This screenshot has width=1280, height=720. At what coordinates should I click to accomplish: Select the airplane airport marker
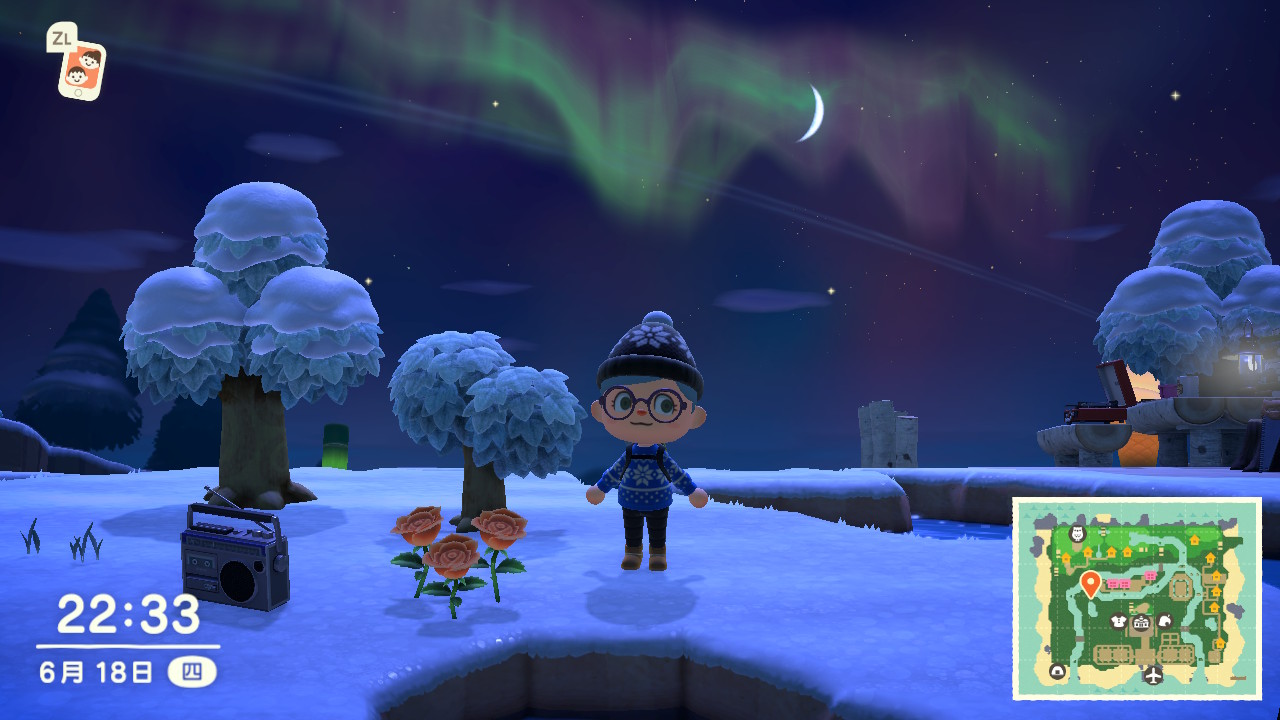pos(1154,676)
